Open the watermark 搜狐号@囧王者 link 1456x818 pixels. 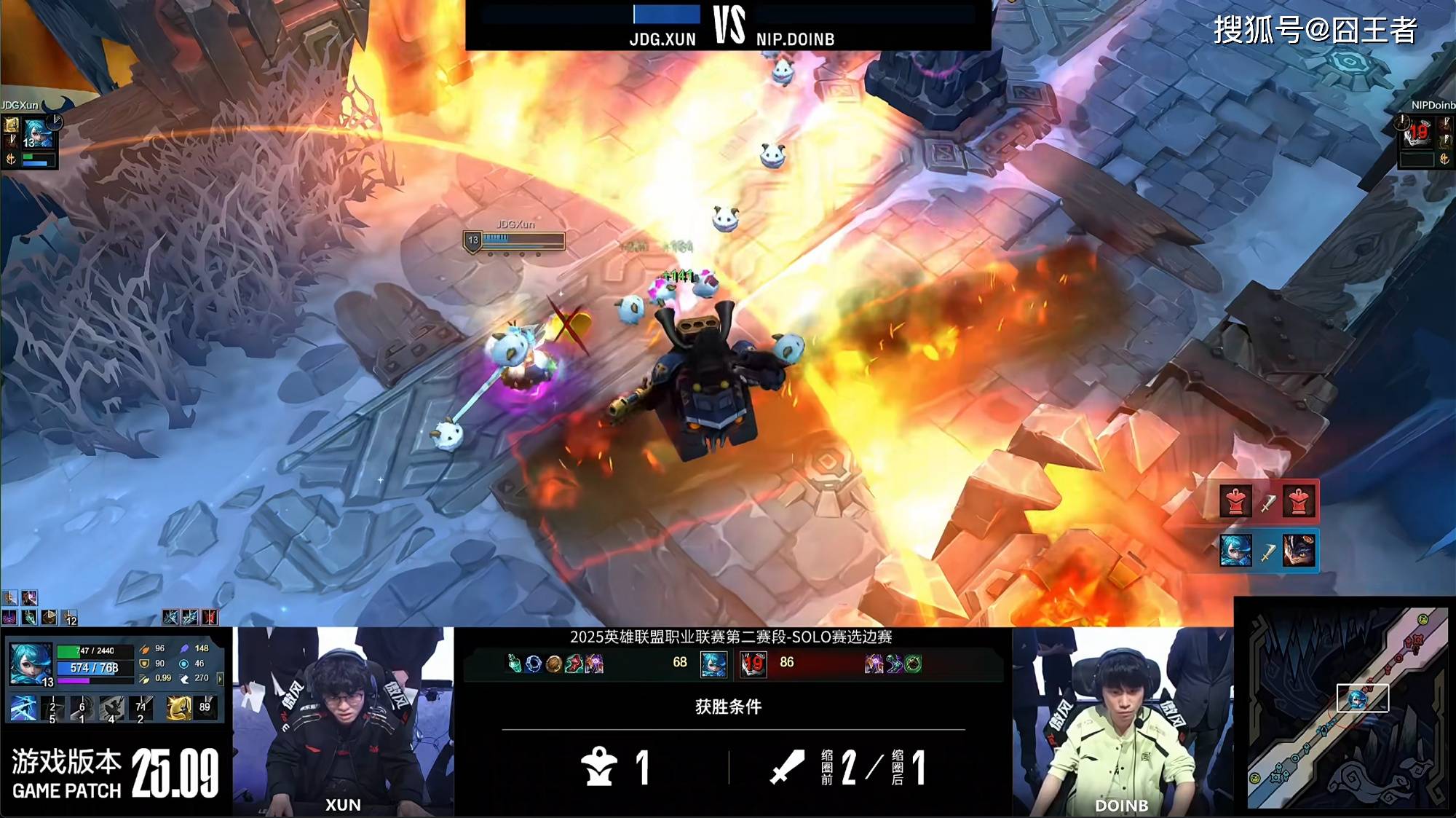coord(1314,31)
